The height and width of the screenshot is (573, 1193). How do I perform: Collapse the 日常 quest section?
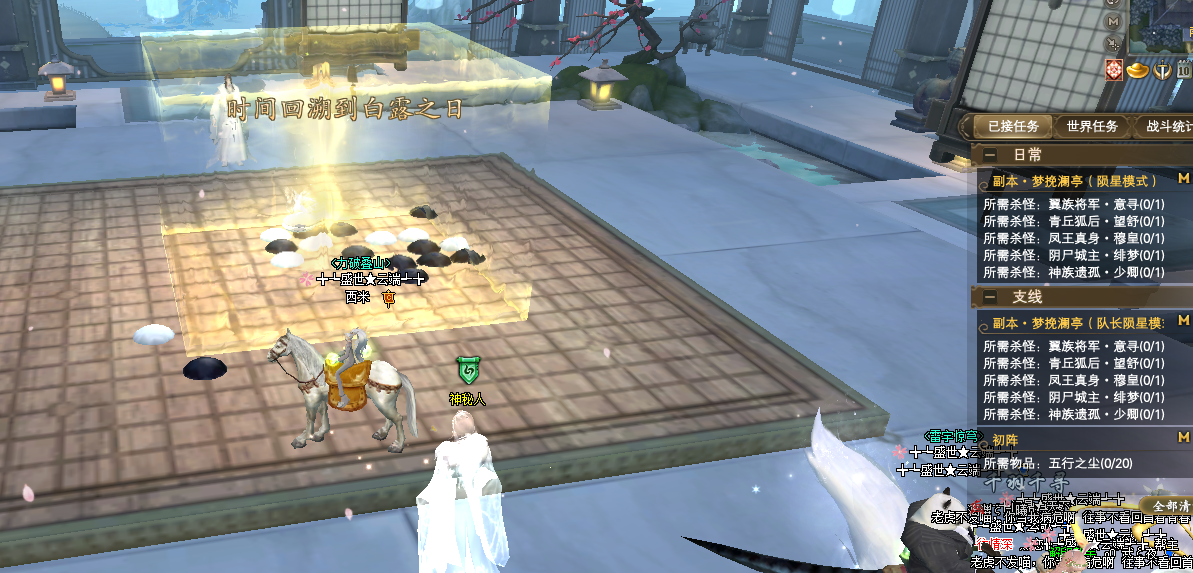pos(989,155)
